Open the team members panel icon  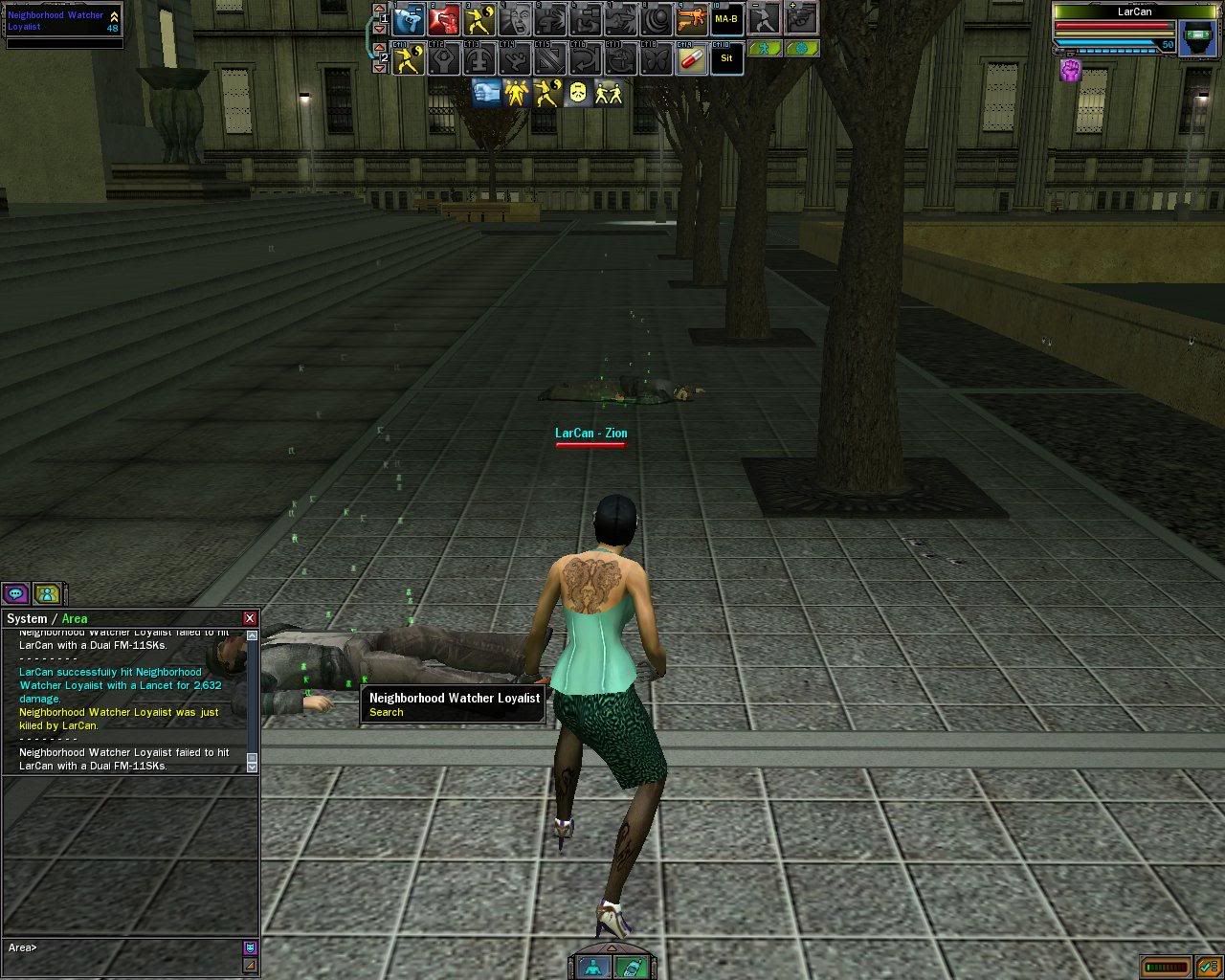(x=47, y=594)
